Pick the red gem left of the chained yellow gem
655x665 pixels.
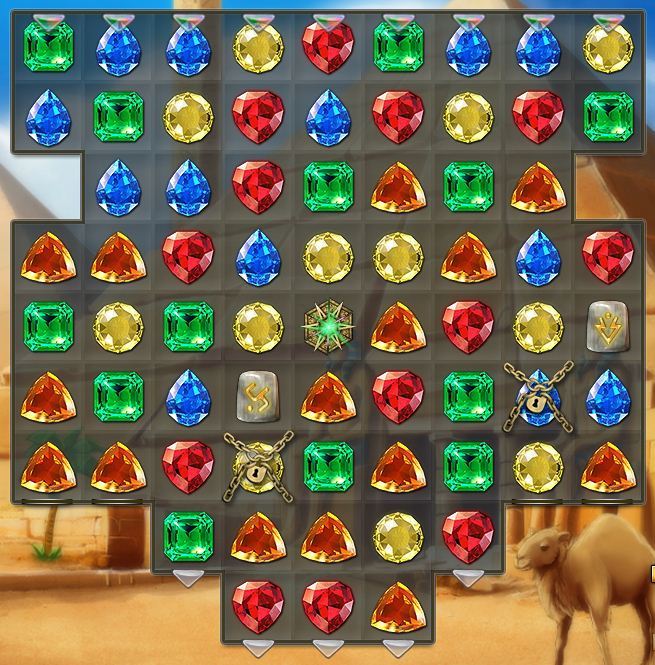pyautogui.click(x=188, y=466)
